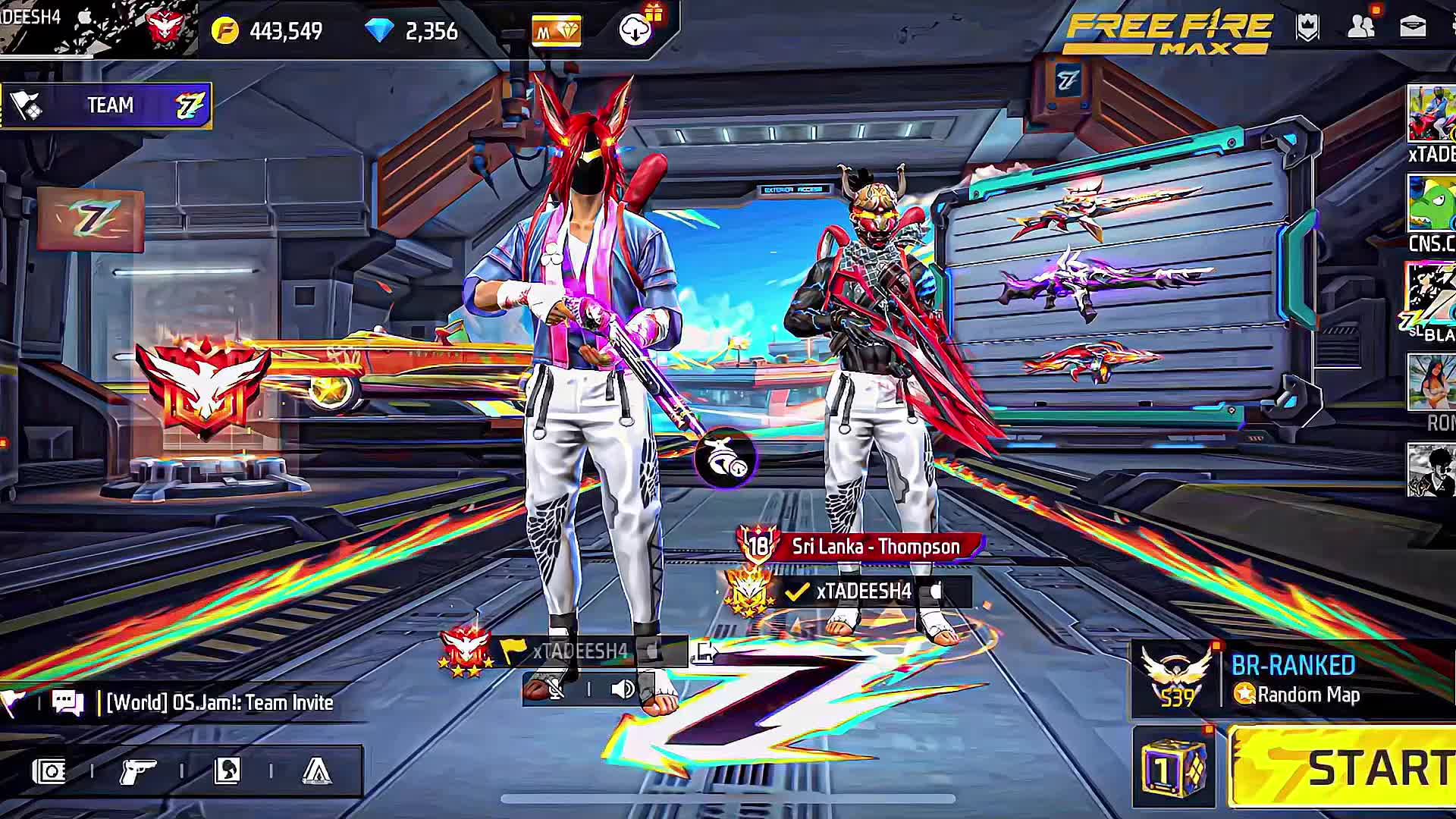The width and height of the screenshot is (1456, 819).
Task: Open the character portrait icon in bottom toolbar
Action: pyautogui.click(x=227, y=772)
